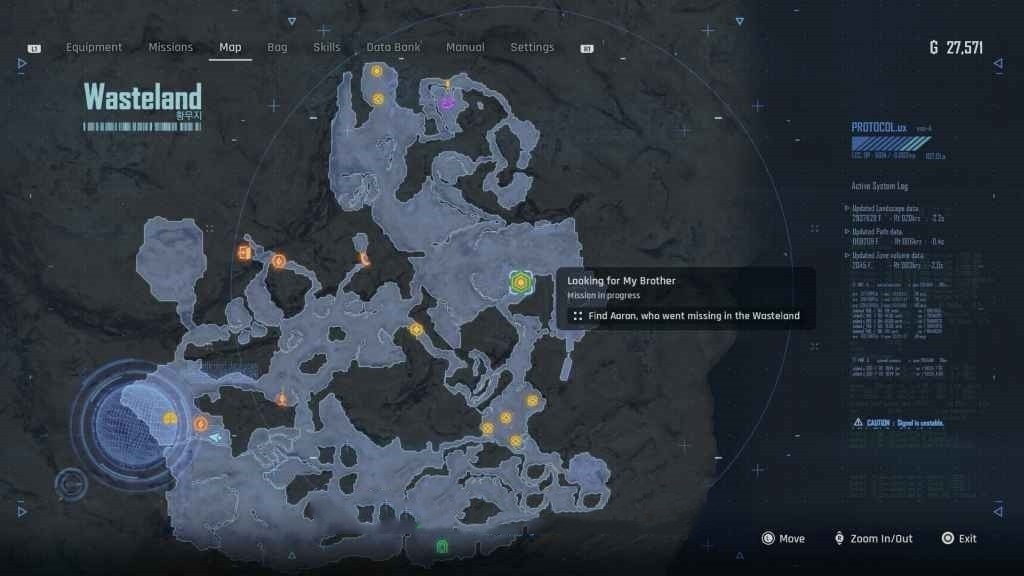Screen dimensions: 1024x576
Task: Show the Manual tab
Action: (465, 47)
